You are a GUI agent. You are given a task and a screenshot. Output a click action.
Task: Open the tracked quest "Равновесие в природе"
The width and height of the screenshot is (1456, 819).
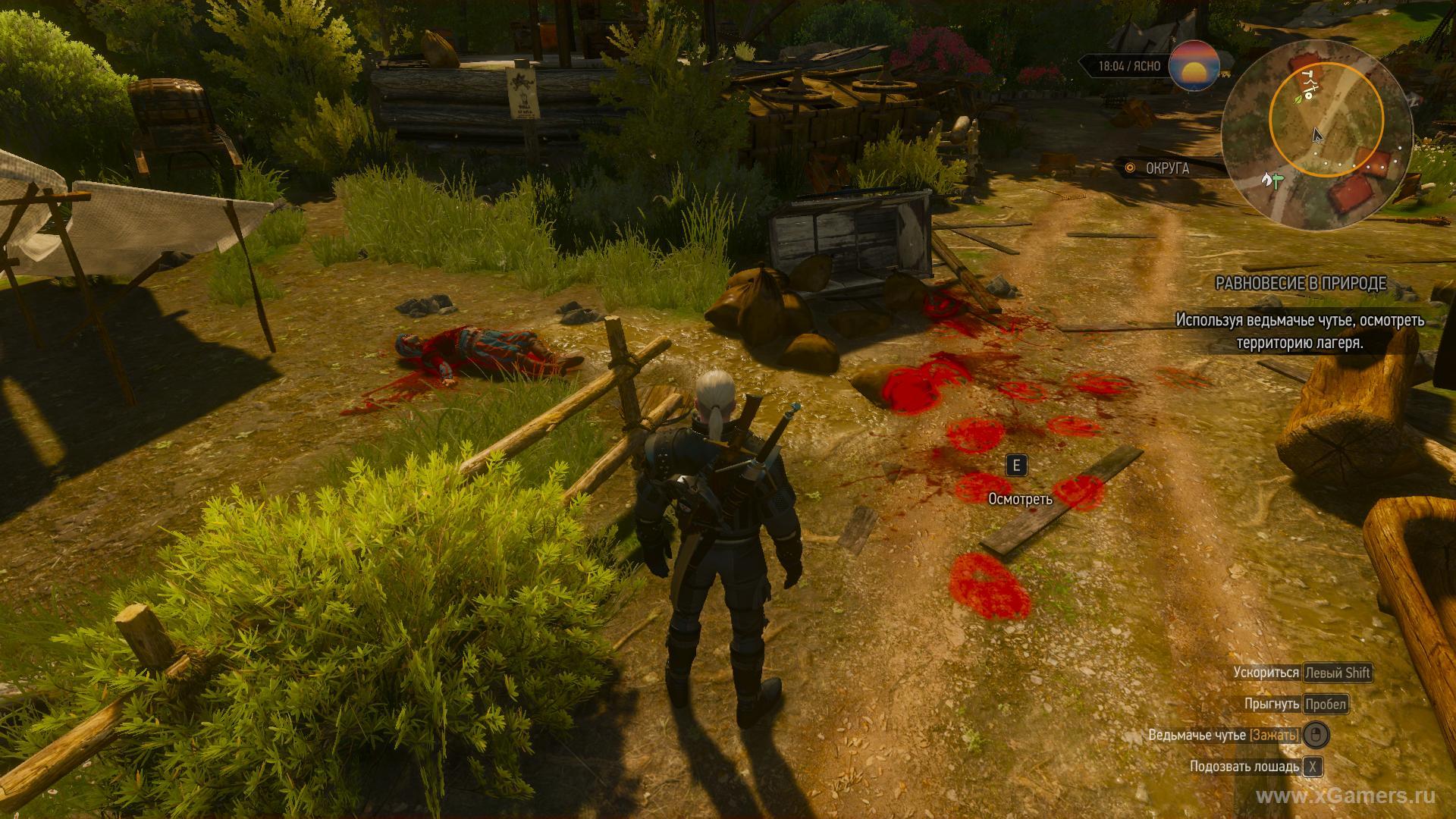click(x=1301, y=284)
